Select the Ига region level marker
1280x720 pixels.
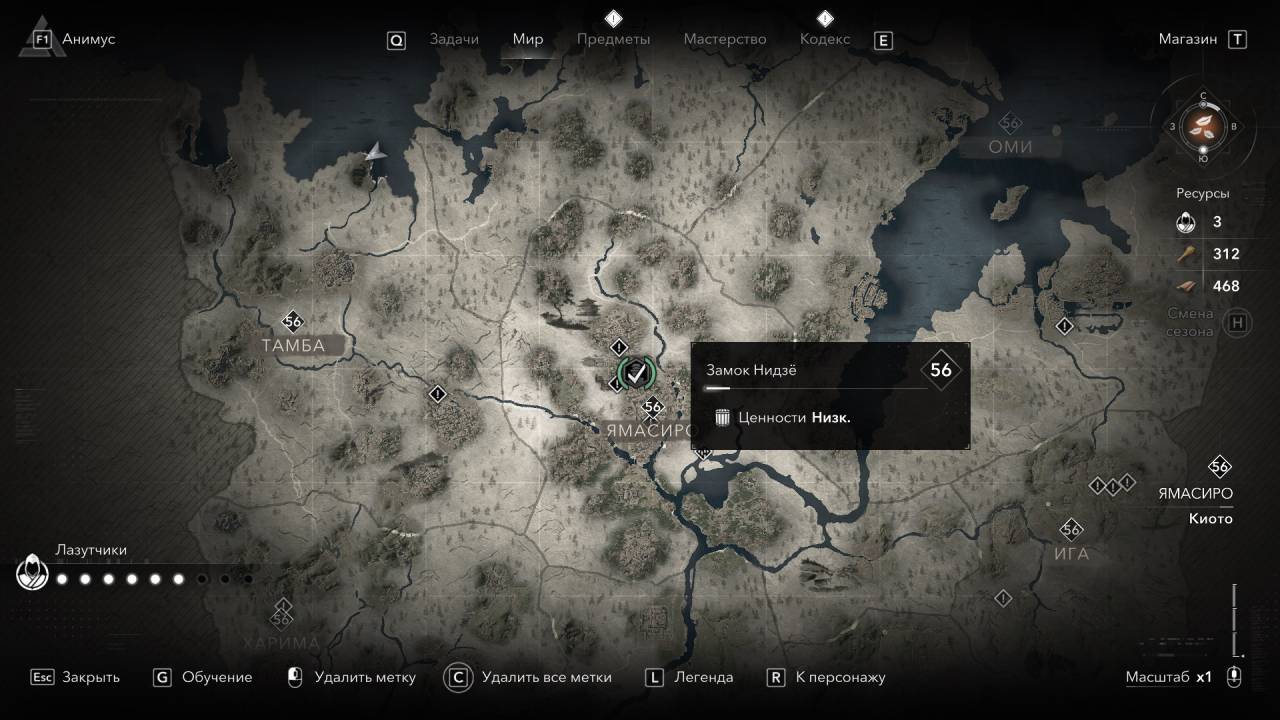pos(1072,529)
